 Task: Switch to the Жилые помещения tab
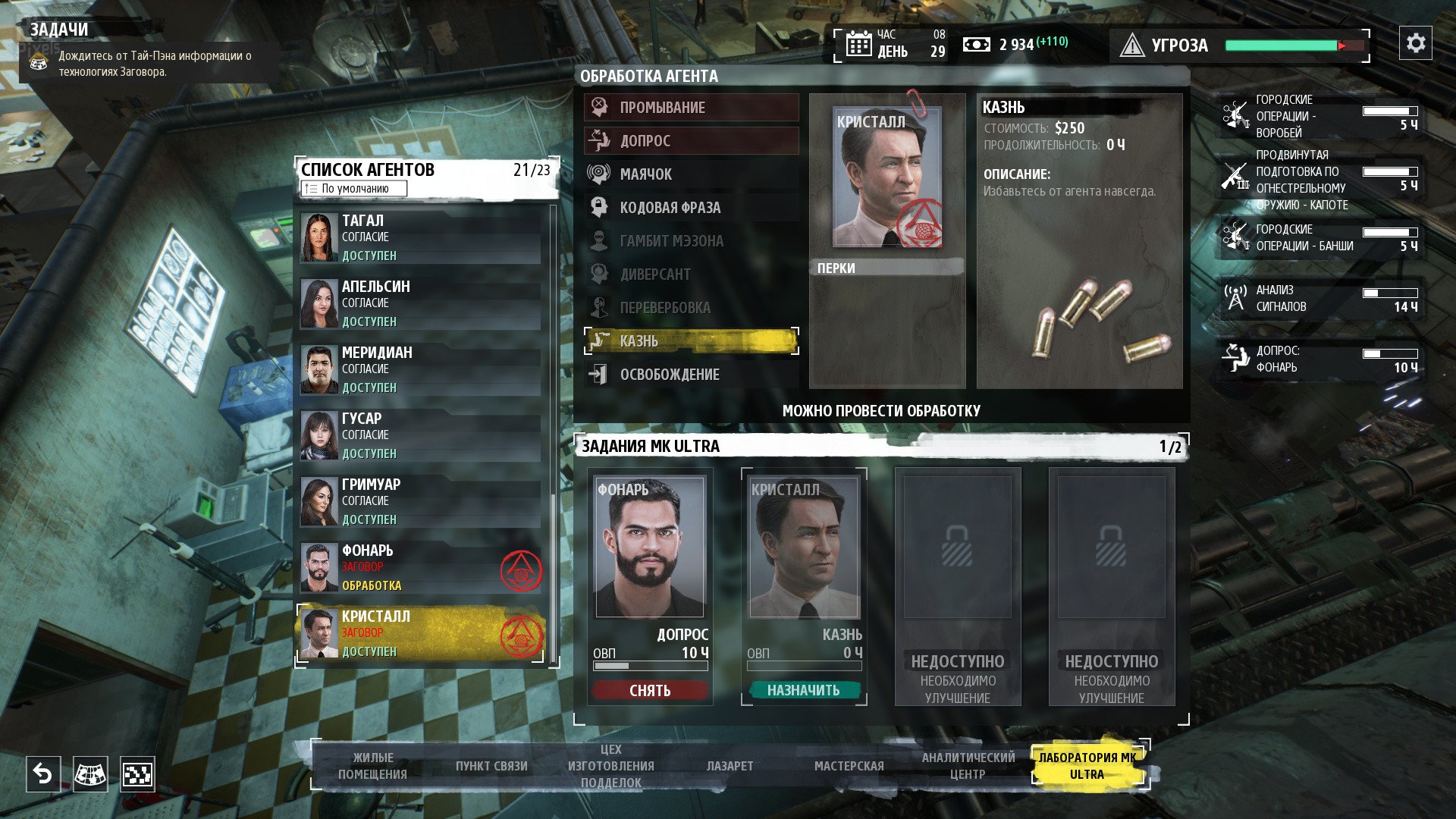(372, 766)
